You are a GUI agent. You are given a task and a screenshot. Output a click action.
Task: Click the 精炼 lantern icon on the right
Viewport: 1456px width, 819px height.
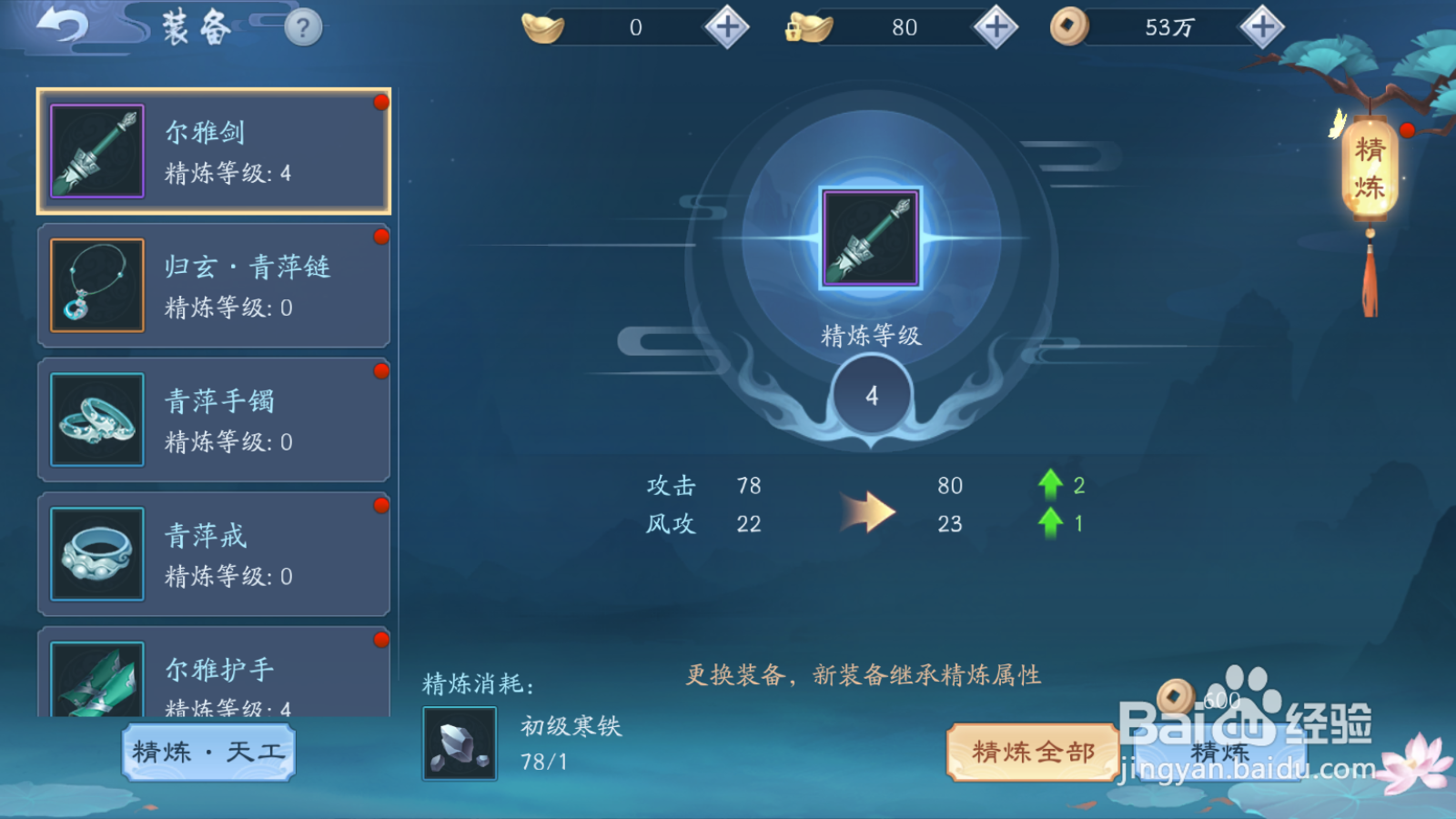(x=1369, y=168)
